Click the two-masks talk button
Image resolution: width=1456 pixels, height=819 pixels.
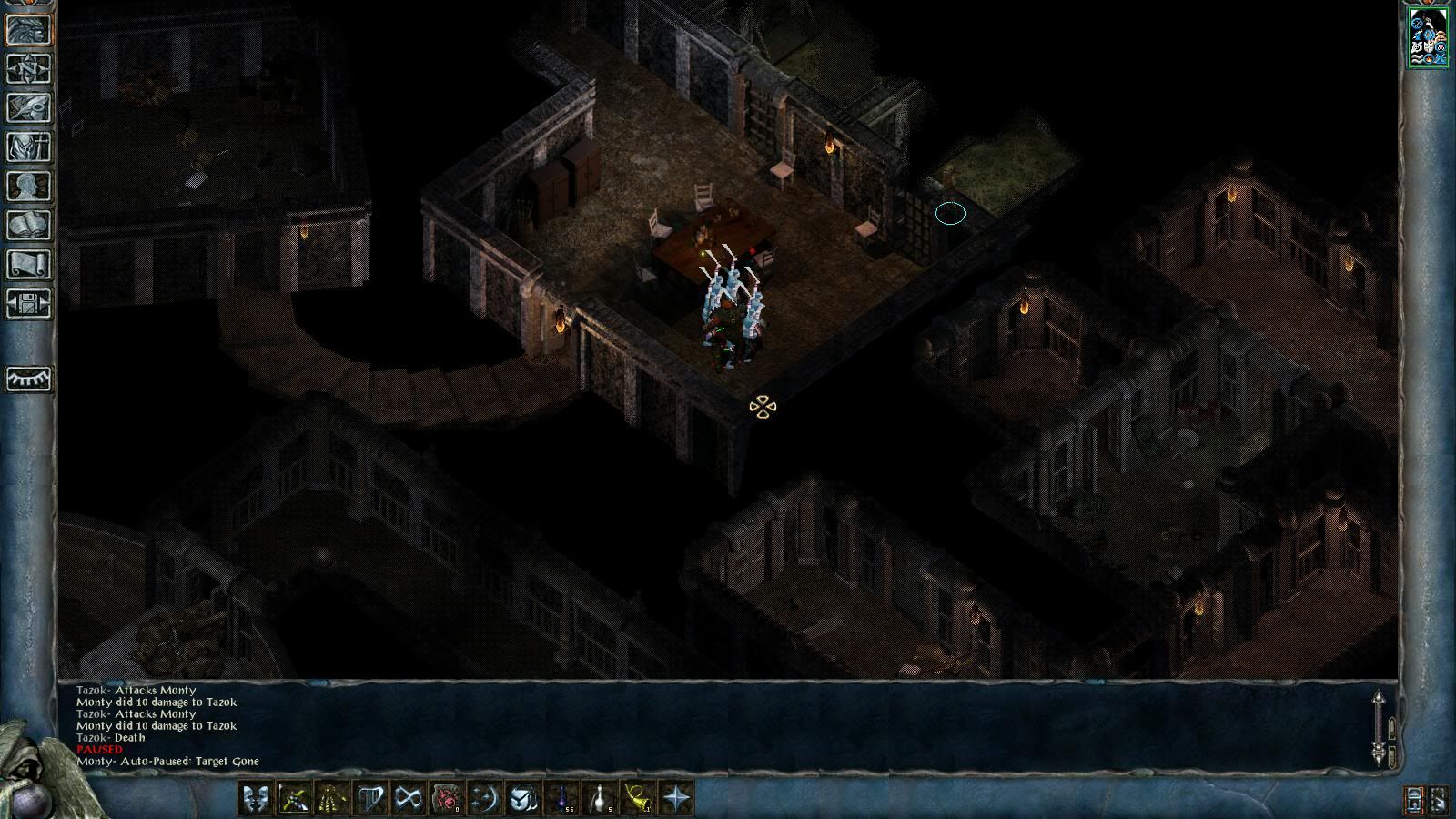pyautogui.click(x=255, y=799)
